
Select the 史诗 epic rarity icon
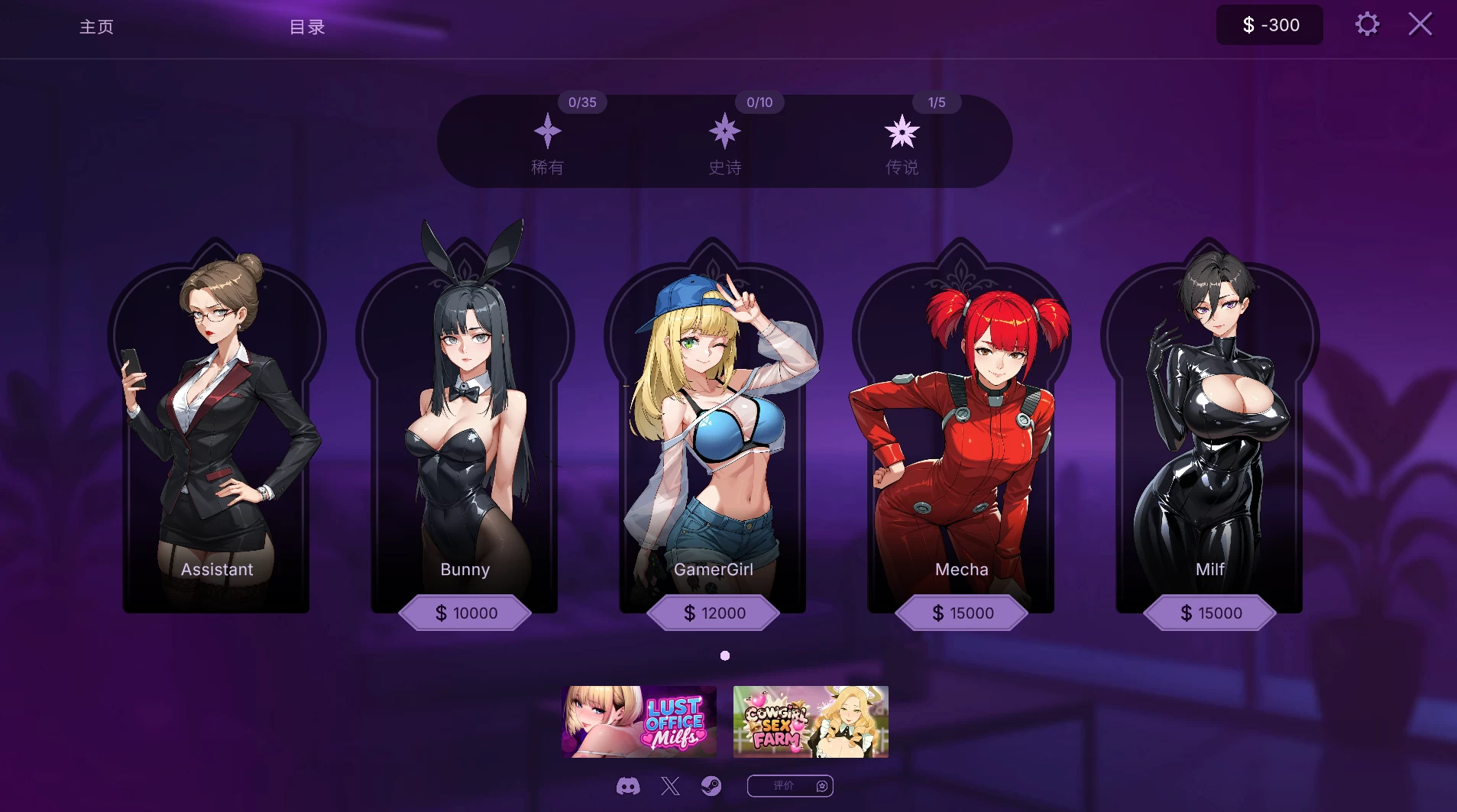[724, 131]
